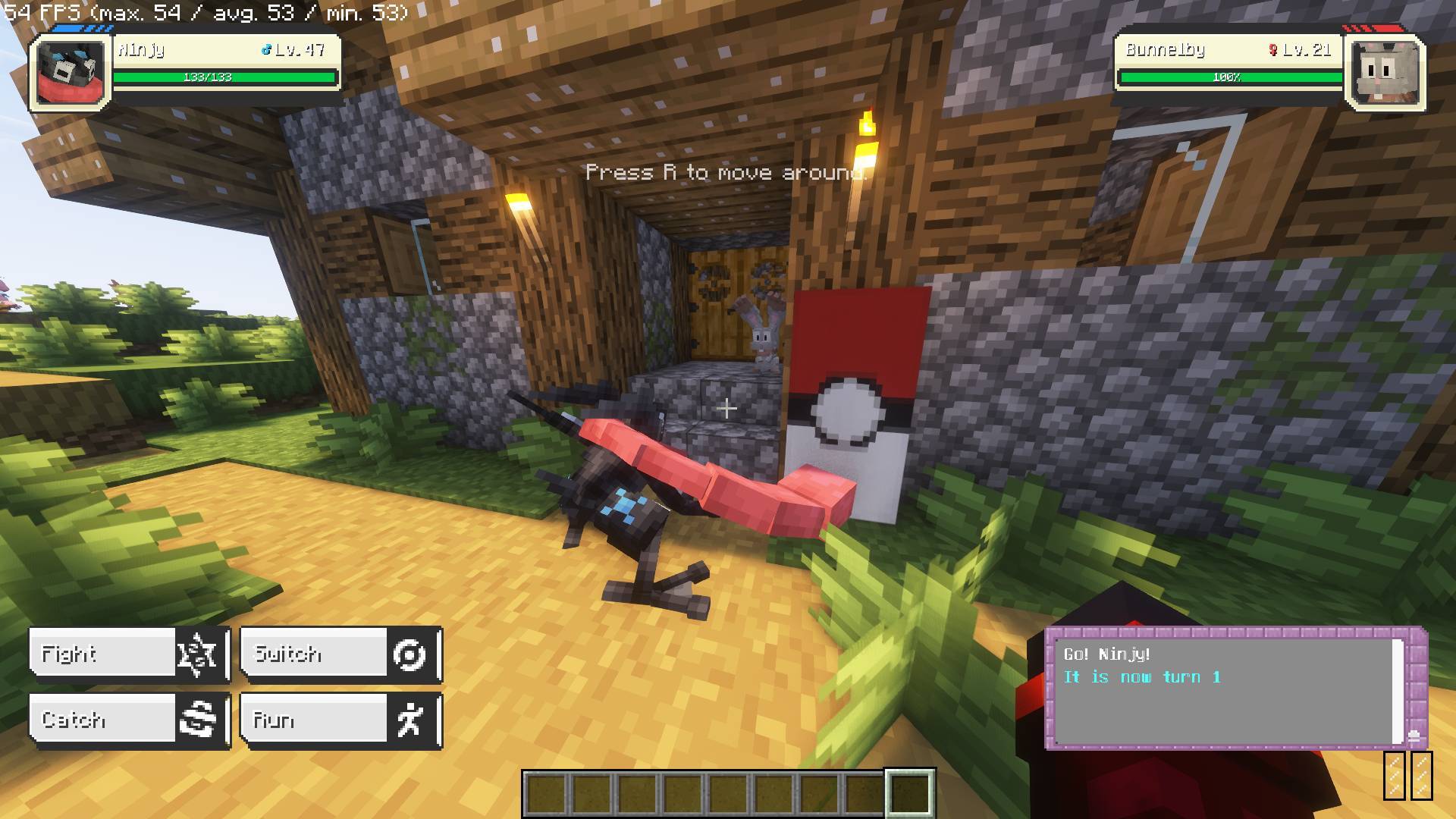The image size is (1456, 819).
Task: Click the small icon at the battle log corner
Action: click(x=1415, y=736)
